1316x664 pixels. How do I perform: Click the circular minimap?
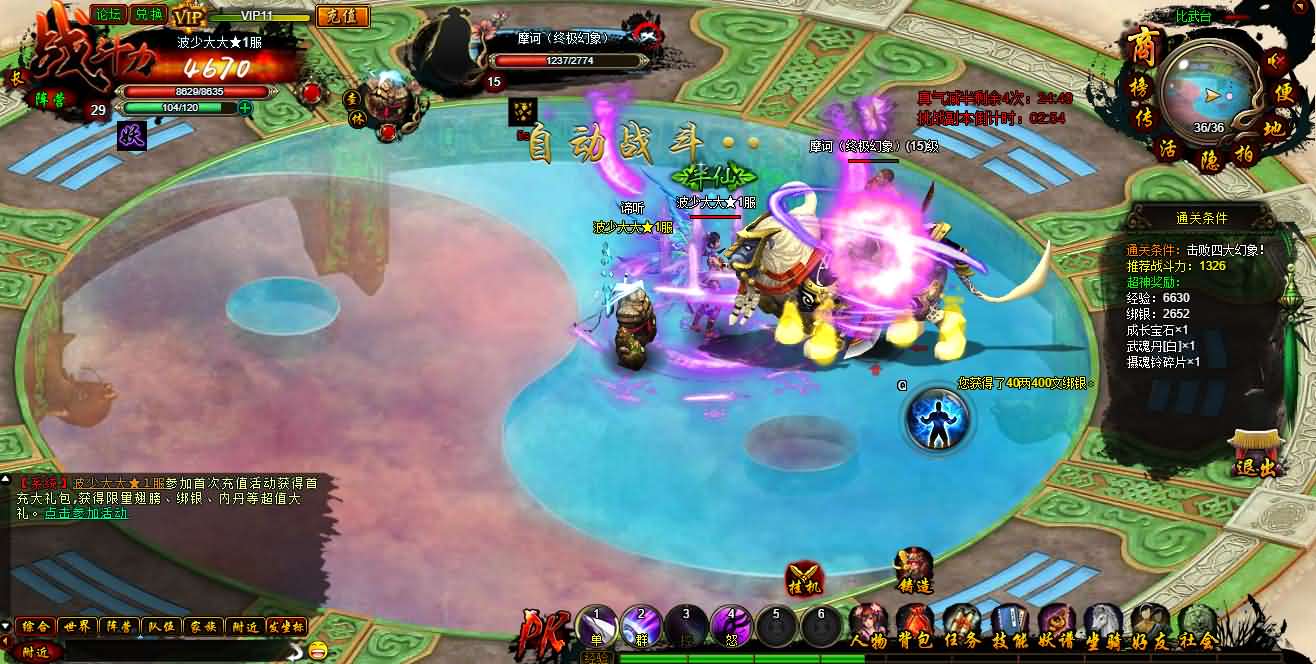click(1209, 90)
